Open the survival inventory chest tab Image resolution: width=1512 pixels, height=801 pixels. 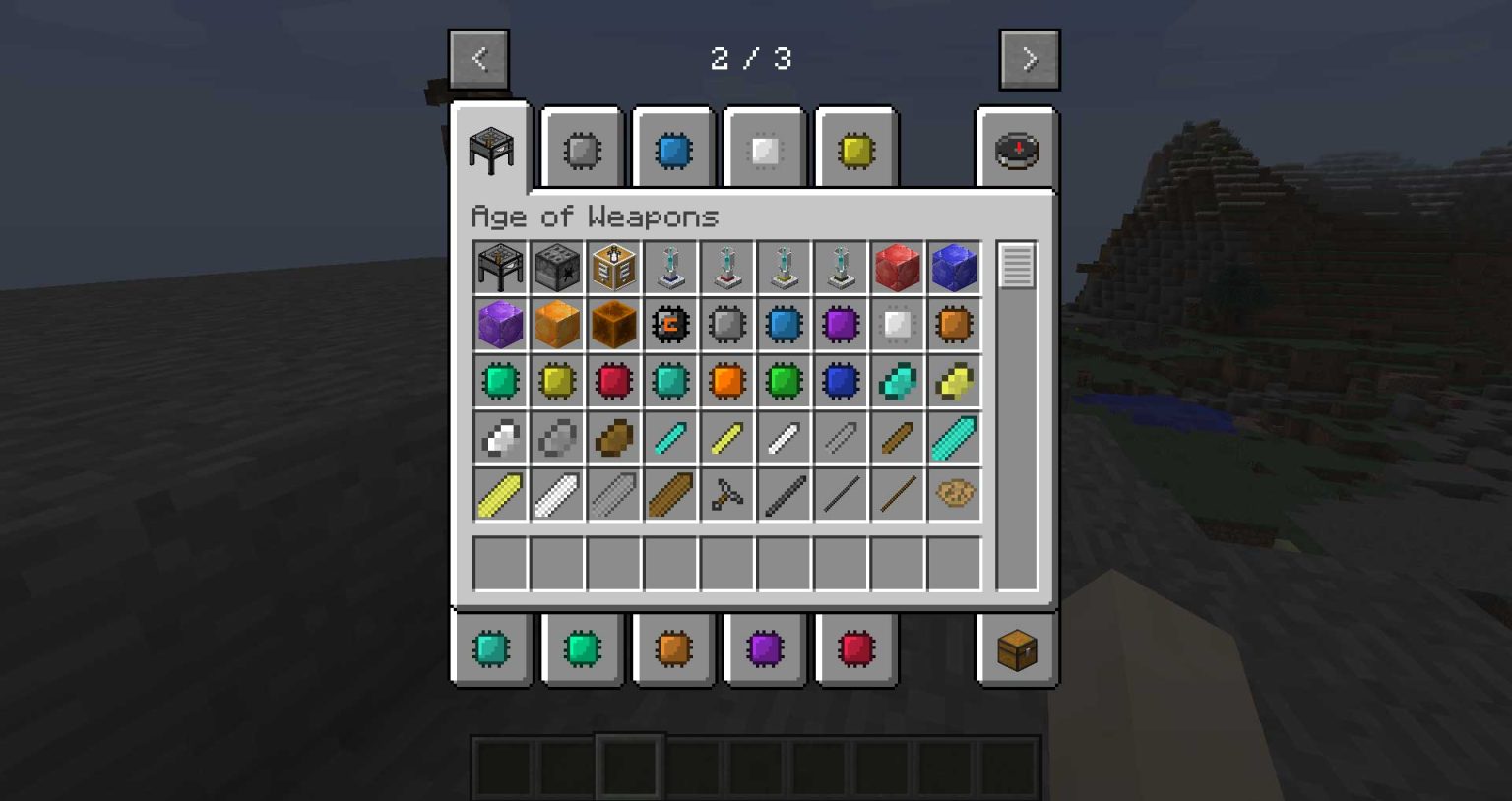point(1016,648)
